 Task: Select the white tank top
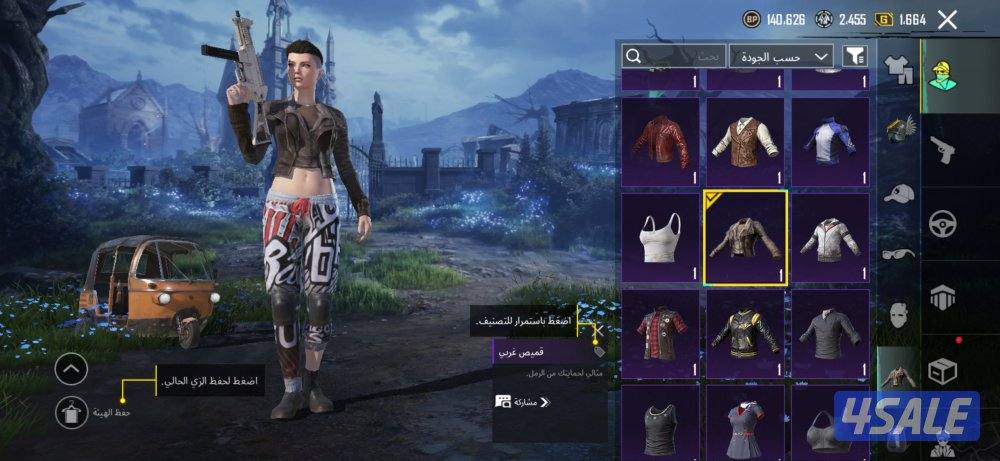(x=660, y=237)
